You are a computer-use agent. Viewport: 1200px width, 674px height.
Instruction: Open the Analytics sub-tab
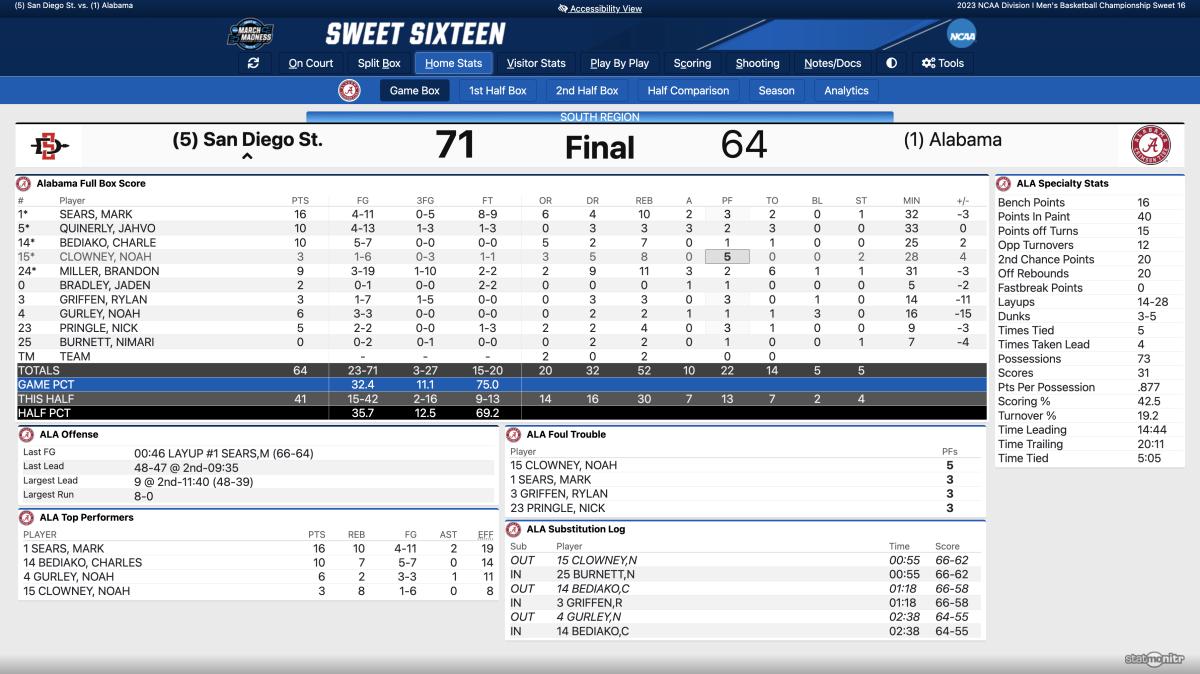point(846,90)
